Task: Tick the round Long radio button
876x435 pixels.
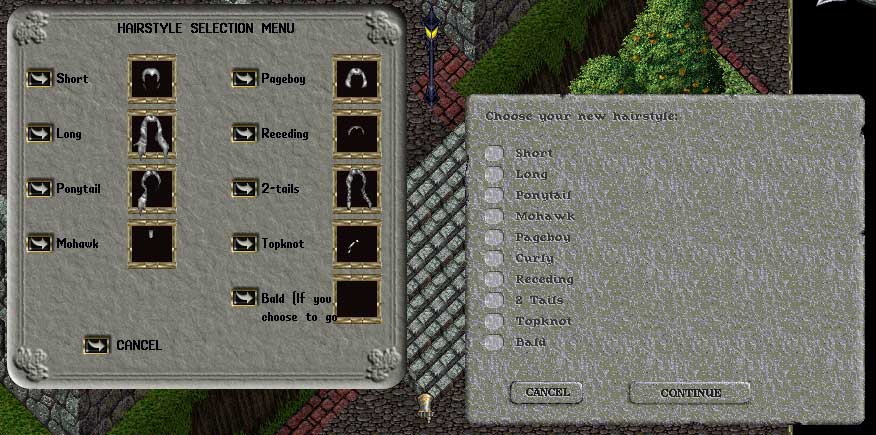Action: pos(494,174)
